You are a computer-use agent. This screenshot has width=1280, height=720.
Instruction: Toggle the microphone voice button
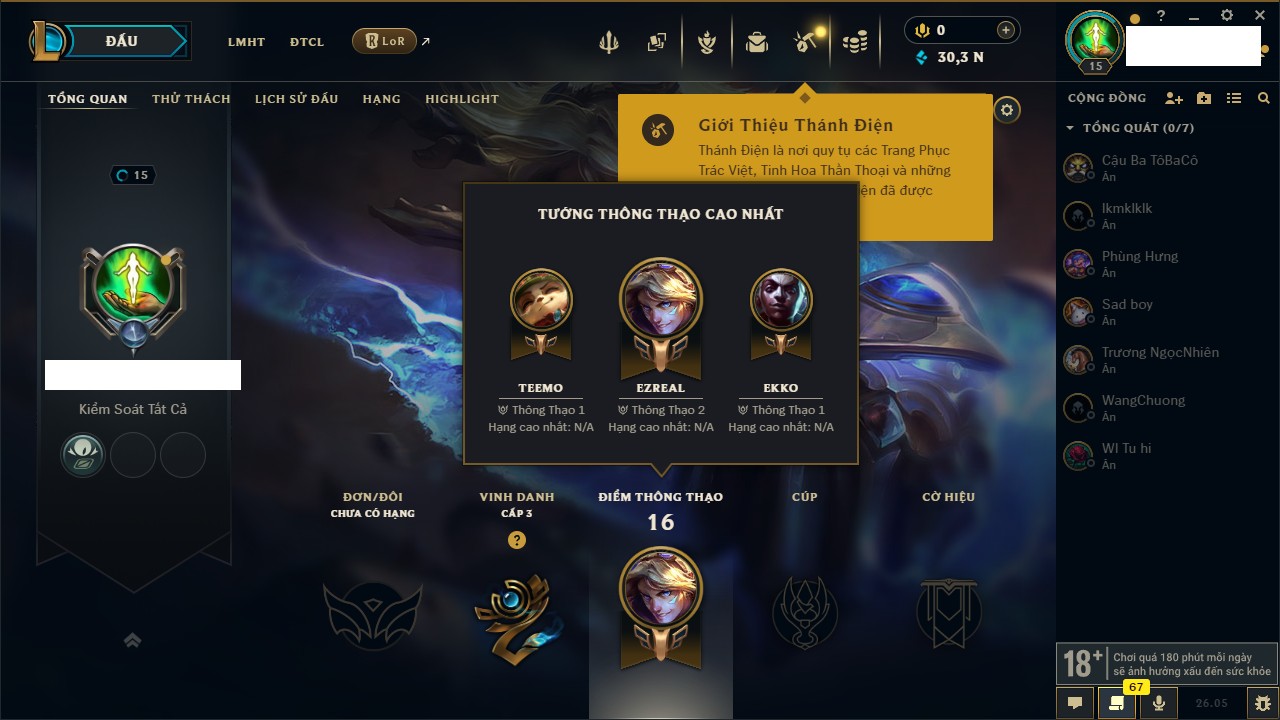(x=1159, y=703)
